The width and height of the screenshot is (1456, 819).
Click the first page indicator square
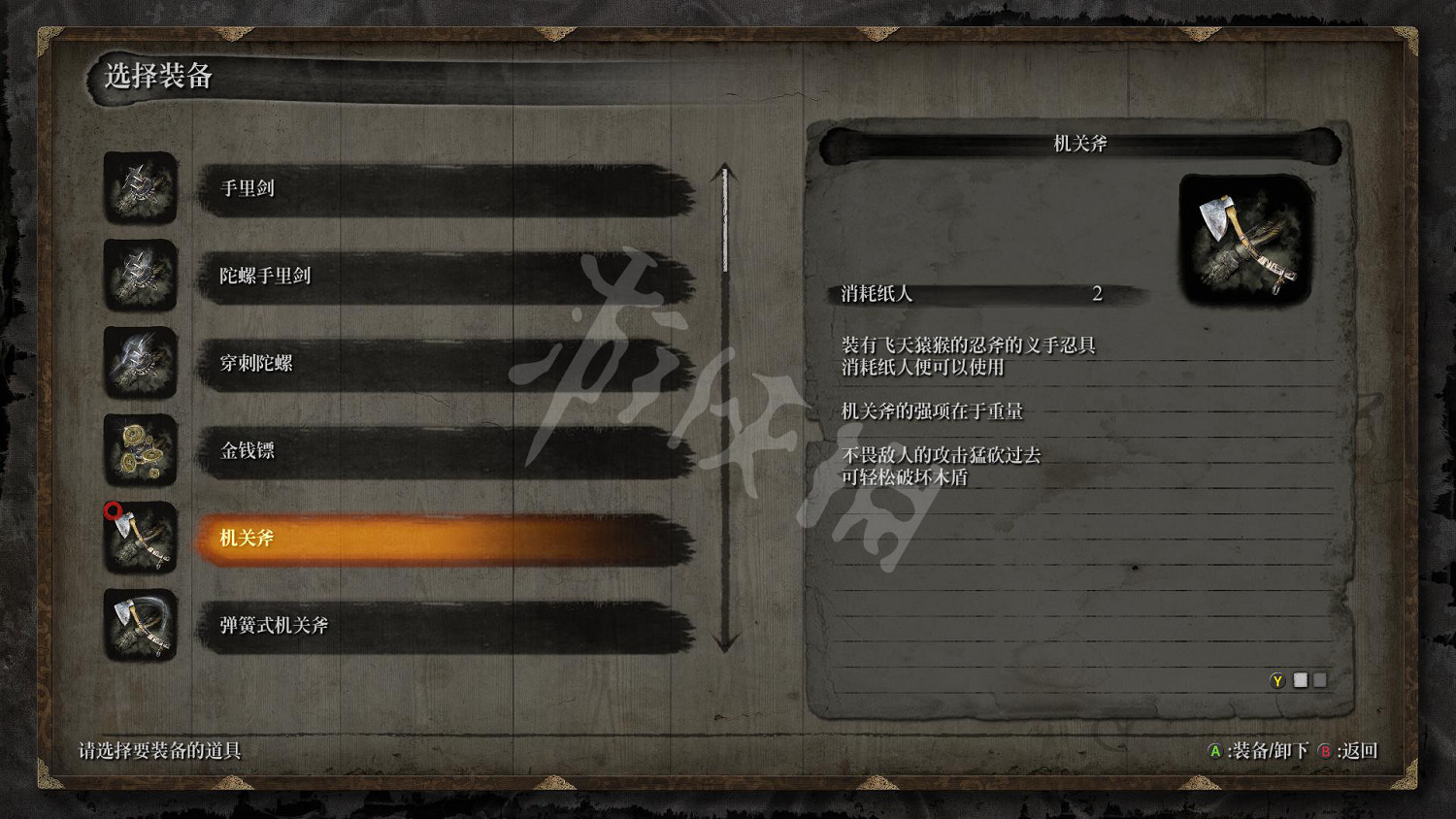pos(1301,680)
